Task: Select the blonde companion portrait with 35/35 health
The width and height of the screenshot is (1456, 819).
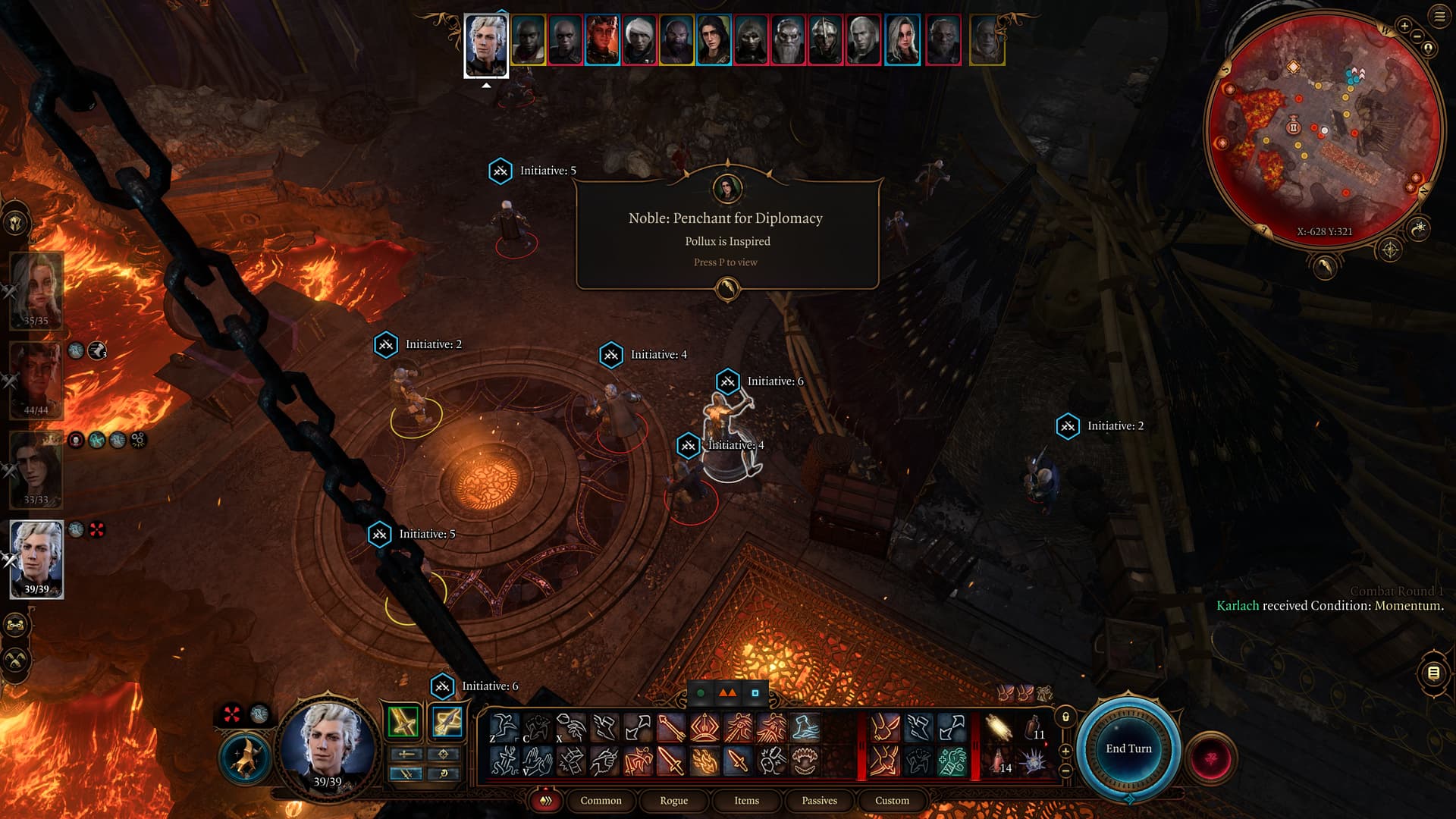Action: pyautogui.click(x=36, y=290)
